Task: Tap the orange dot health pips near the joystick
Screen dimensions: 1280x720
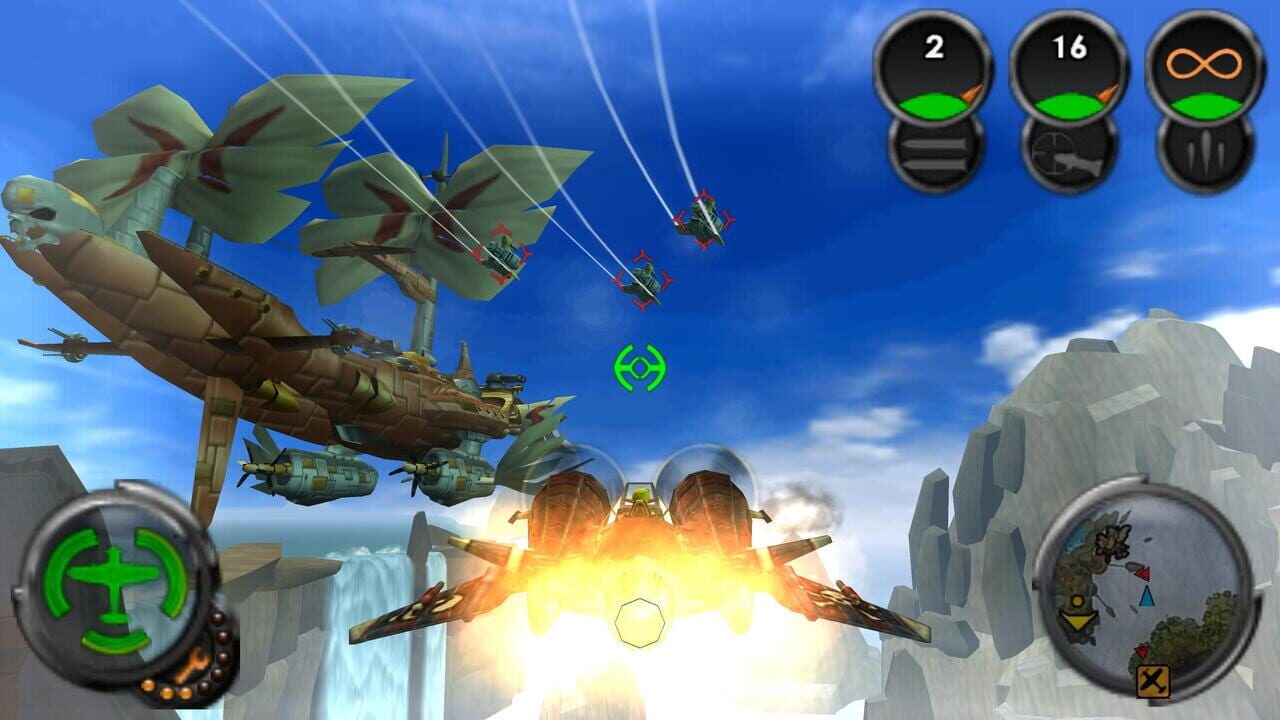Action: [x=168, y=689]
